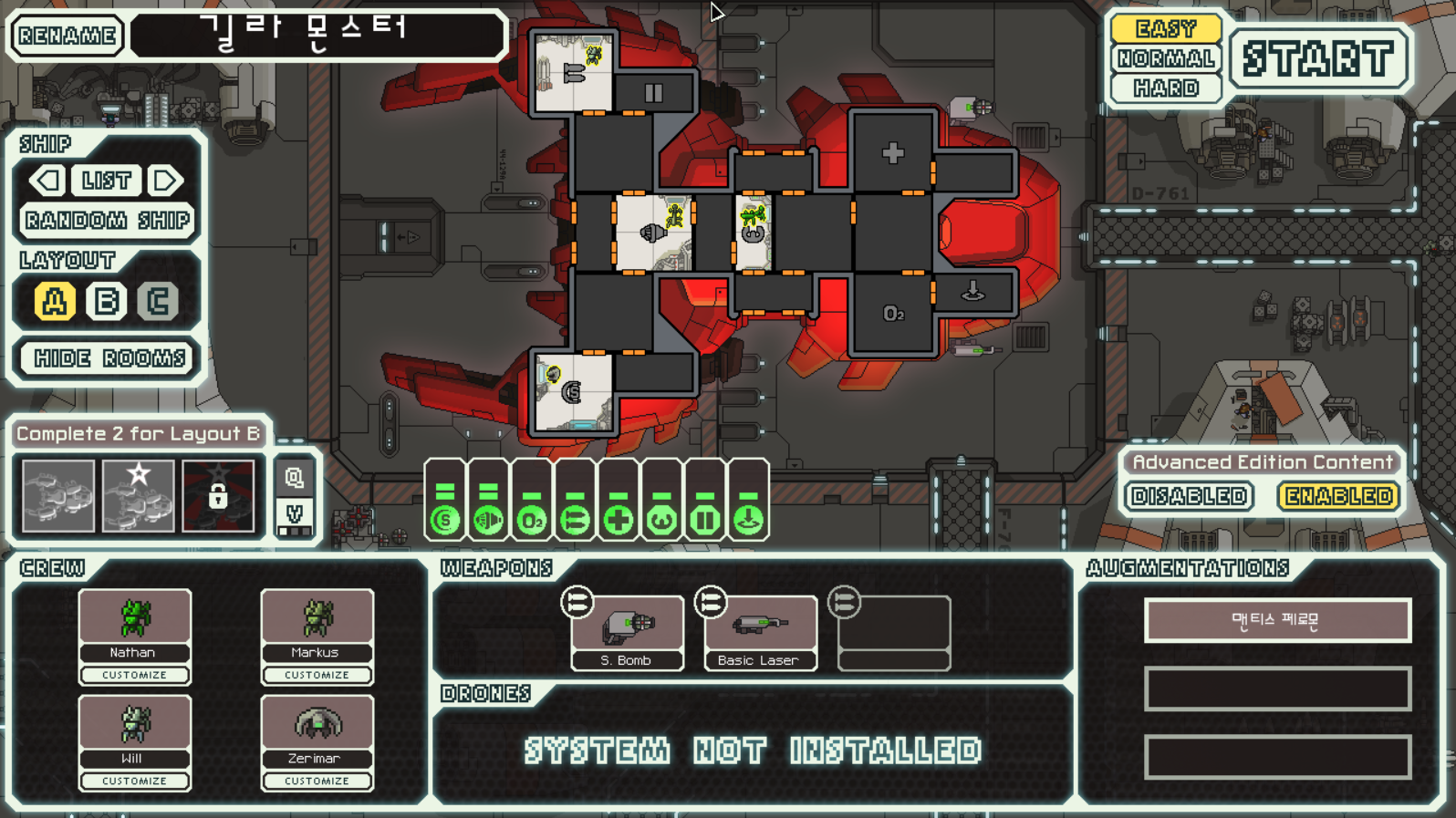Enable Advanced Edition Content

click(x=1338, y=496)
